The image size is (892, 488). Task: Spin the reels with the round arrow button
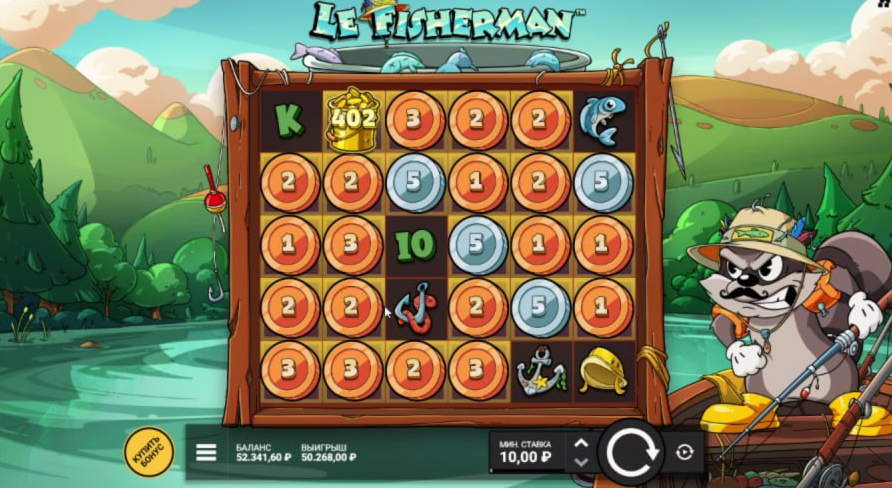[x=631, y=453]
